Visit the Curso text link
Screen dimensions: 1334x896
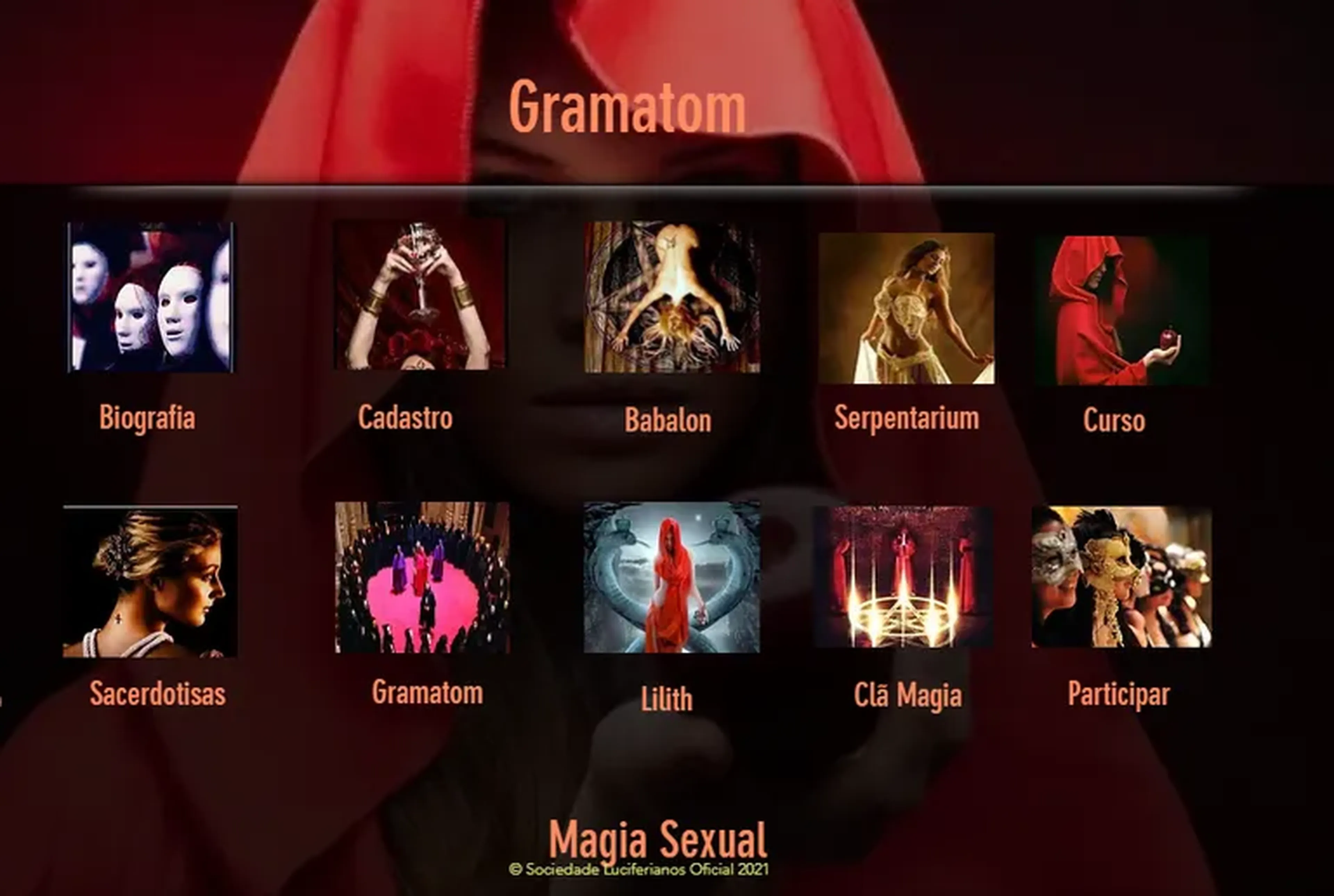tap(1114, 421)
